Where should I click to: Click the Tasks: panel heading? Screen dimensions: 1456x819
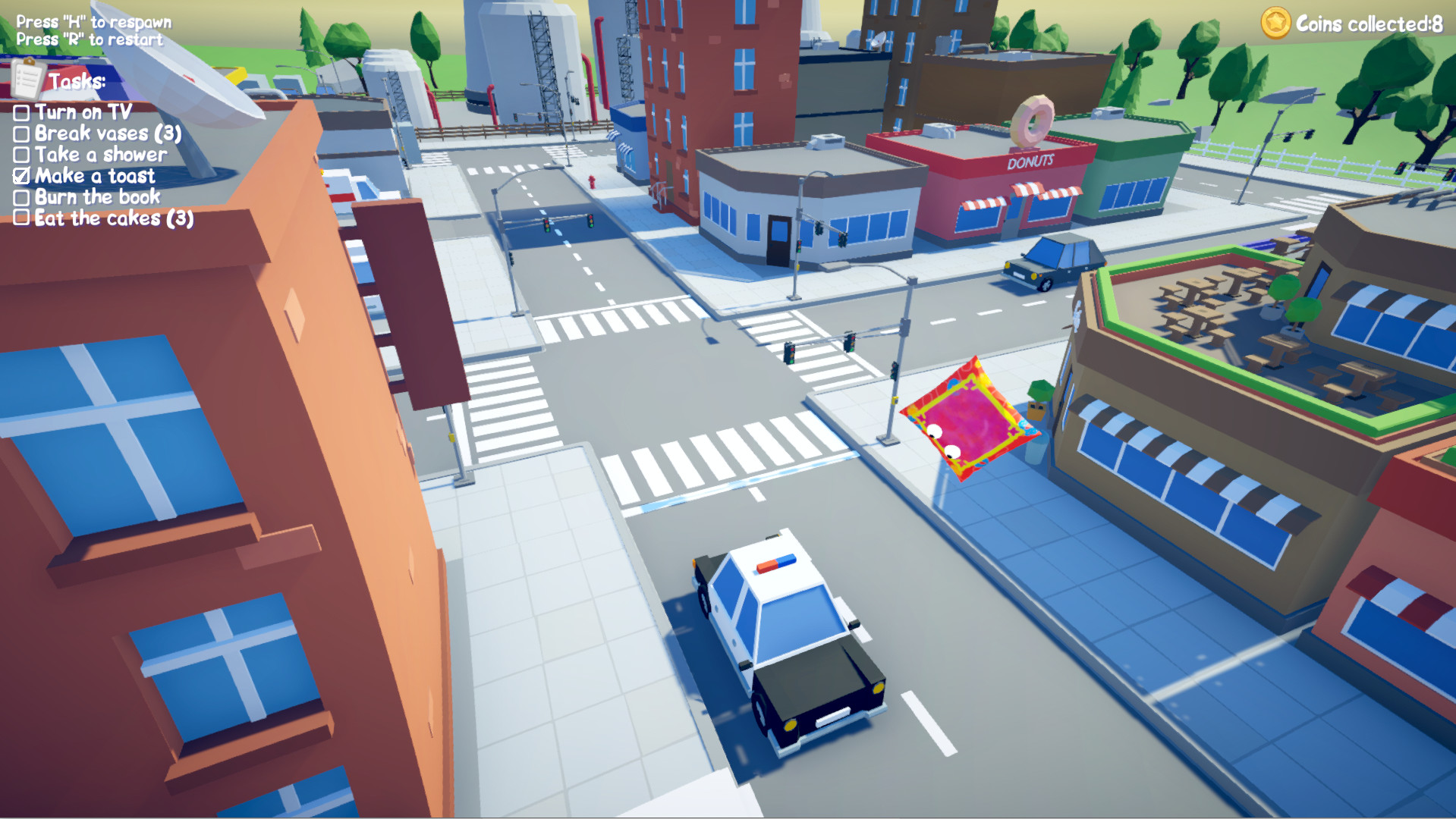78,80
